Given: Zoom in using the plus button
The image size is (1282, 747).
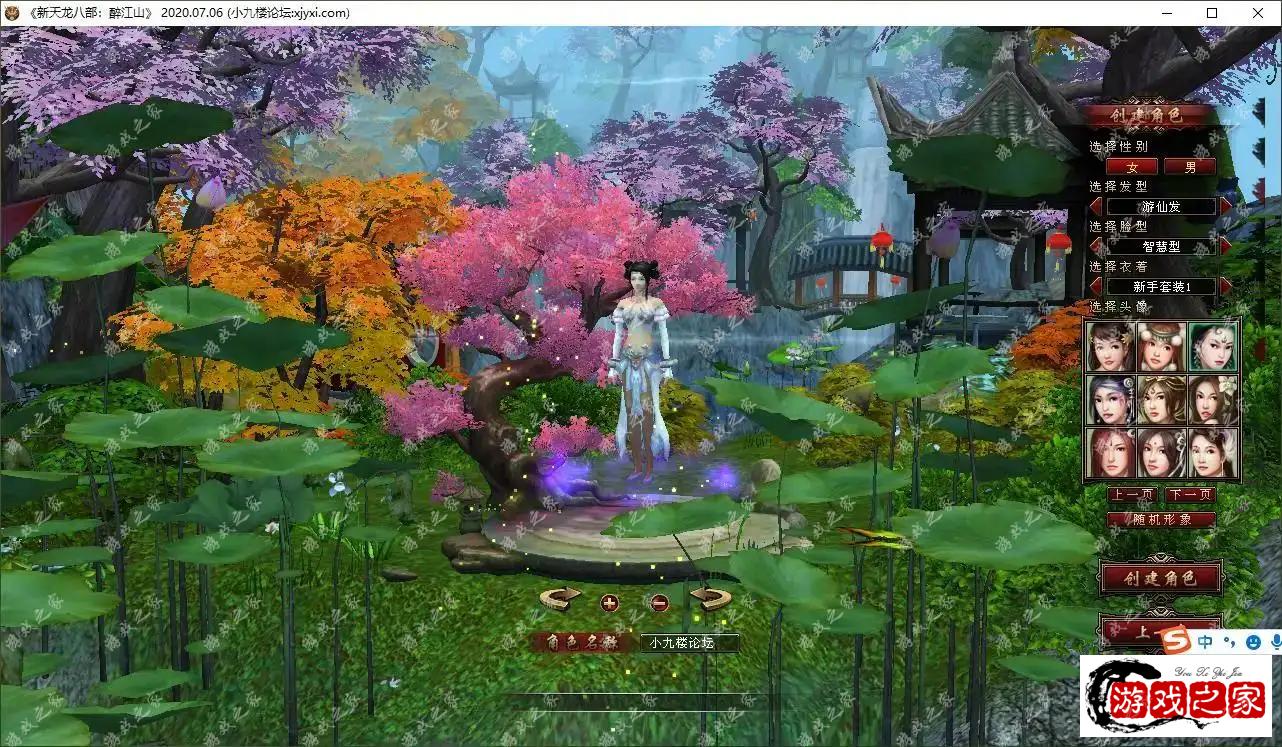Looking at the screenshot, I should [610, 602].
